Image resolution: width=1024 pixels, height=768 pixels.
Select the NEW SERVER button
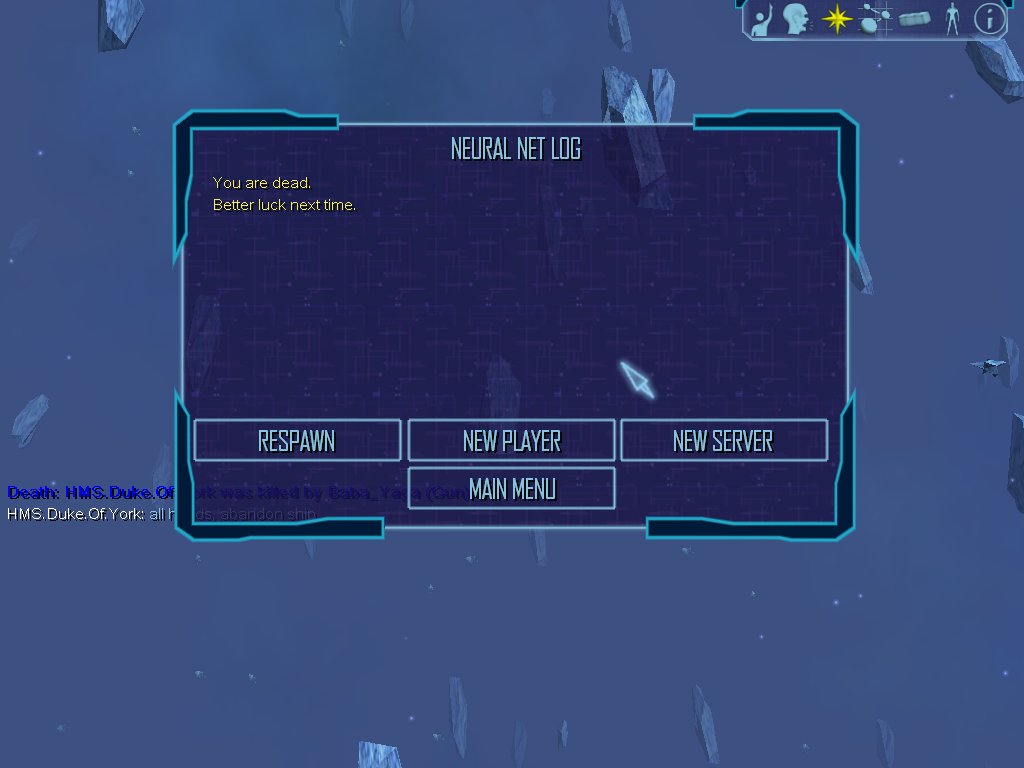tap(723, 441)
